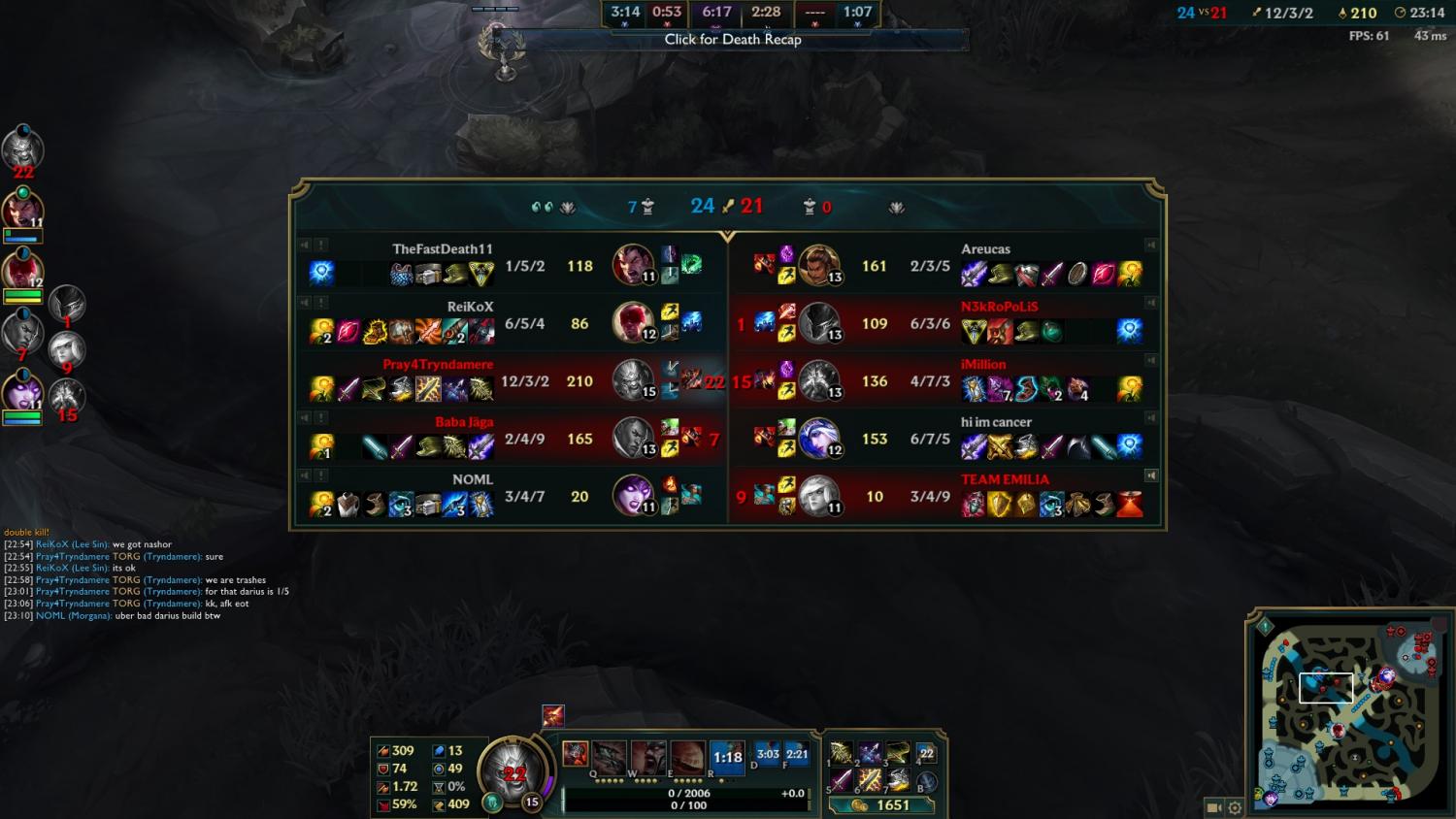The image size is (1456, 819).
Task: Open the shop via the 1651 gold button
Action: click(x=882, y=805)
